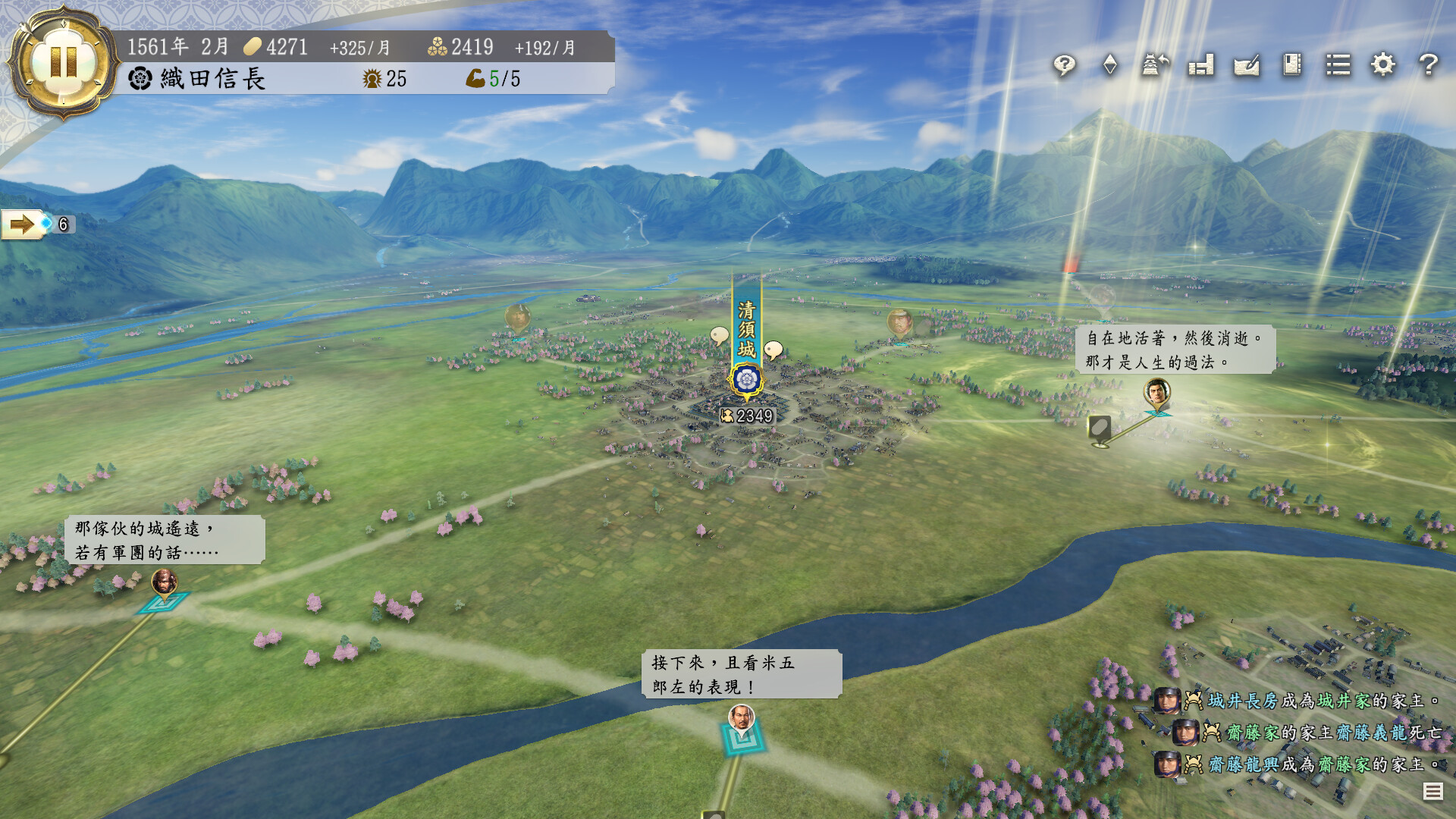This screenshot has height=819, width=1456.
Task: Pause the game with the gold pause button
Action: pos(63,61)
